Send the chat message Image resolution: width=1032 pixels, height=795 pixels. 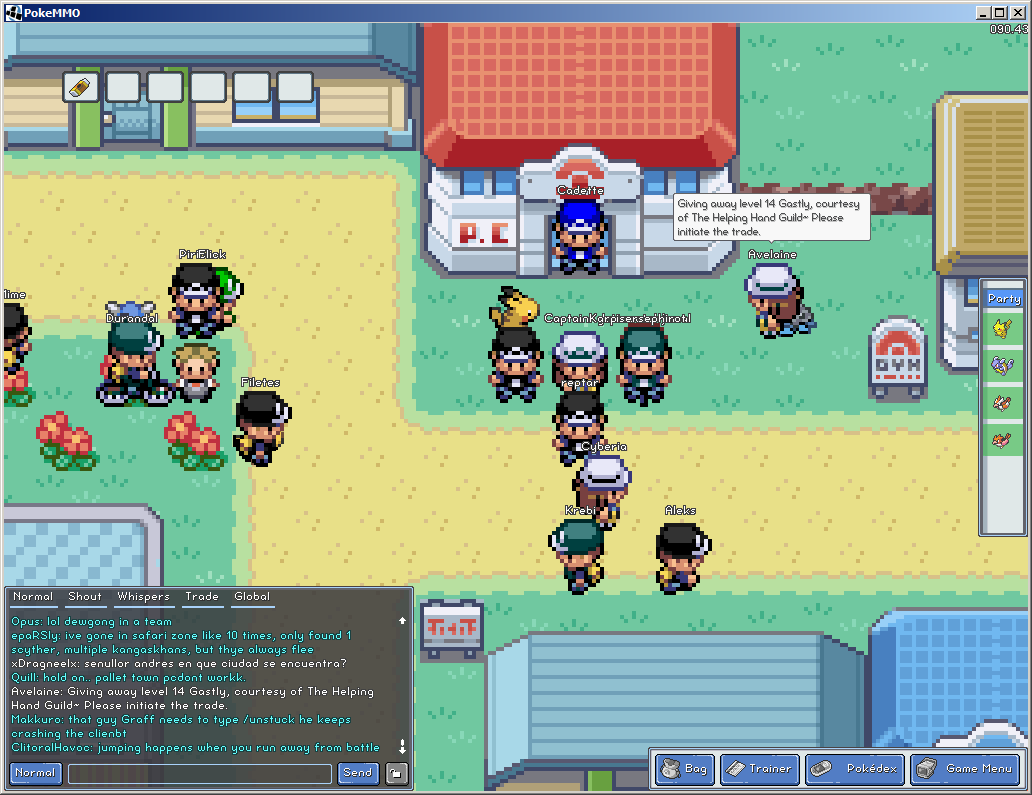point(357,773)
